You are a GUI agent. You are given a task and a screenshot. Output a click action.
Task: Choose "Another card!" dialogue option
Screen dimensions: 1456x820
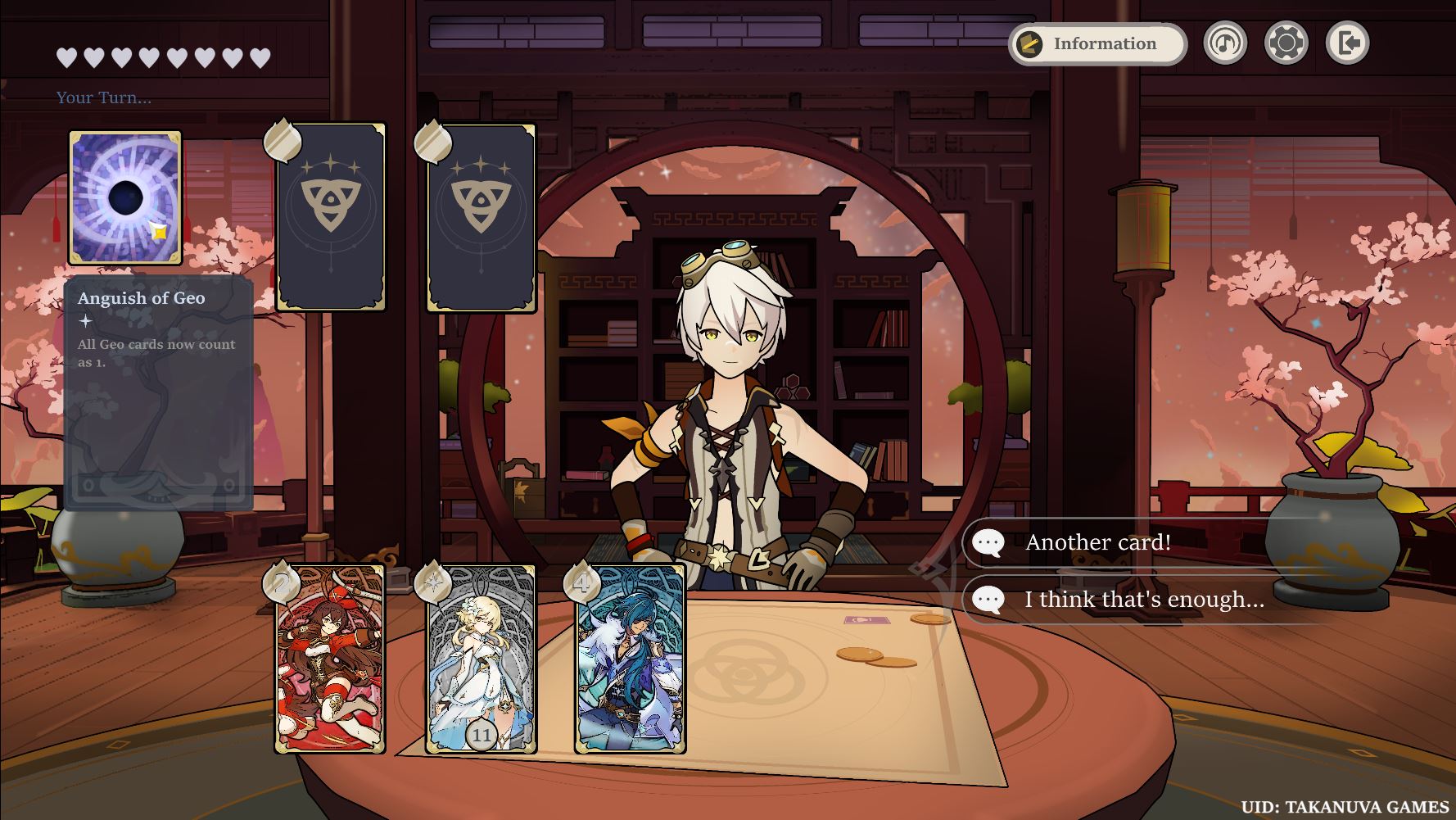coord(1097,542)
